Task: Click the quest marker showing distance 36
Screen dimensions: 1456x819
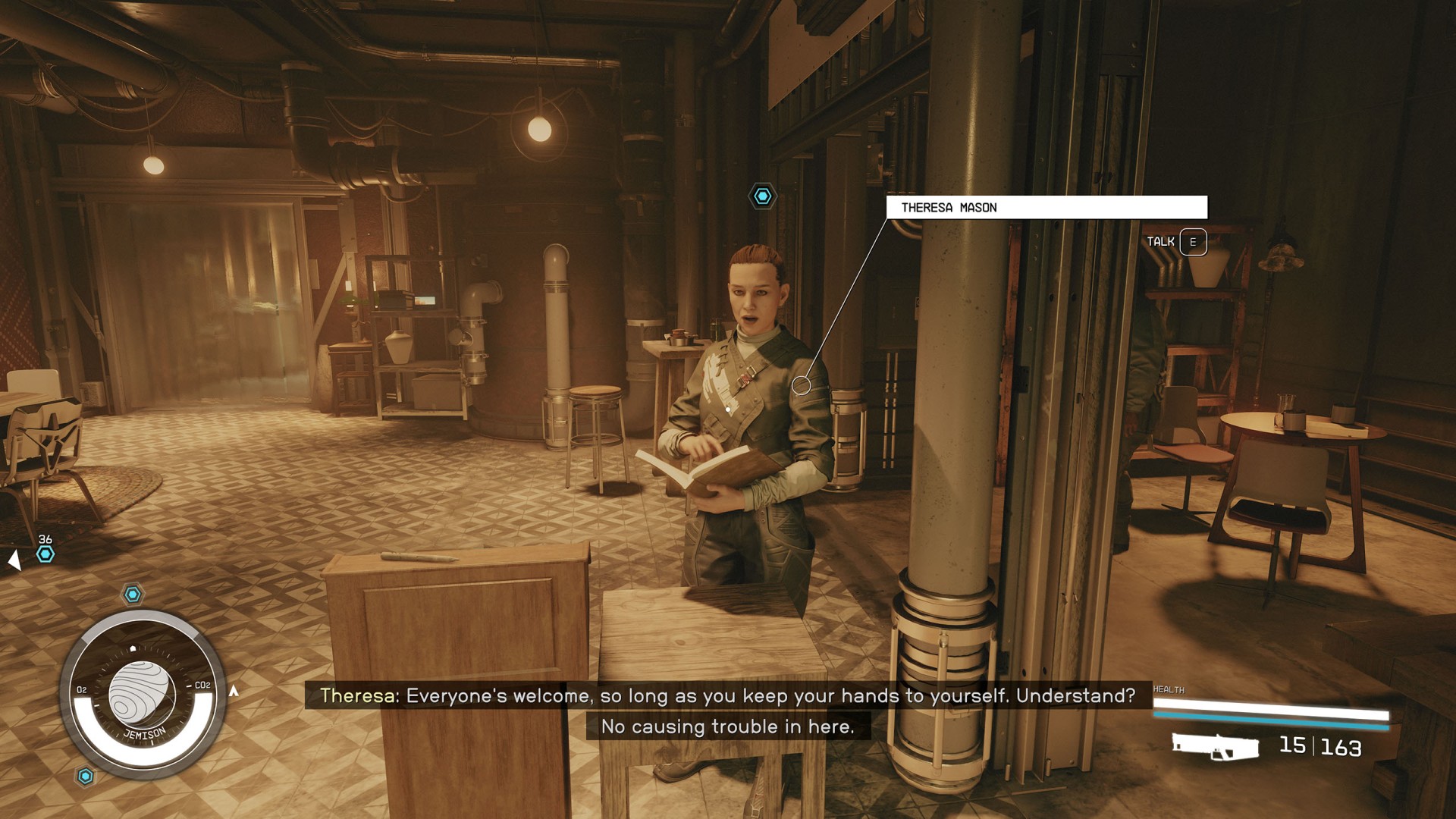Action: tap(45, 554)
